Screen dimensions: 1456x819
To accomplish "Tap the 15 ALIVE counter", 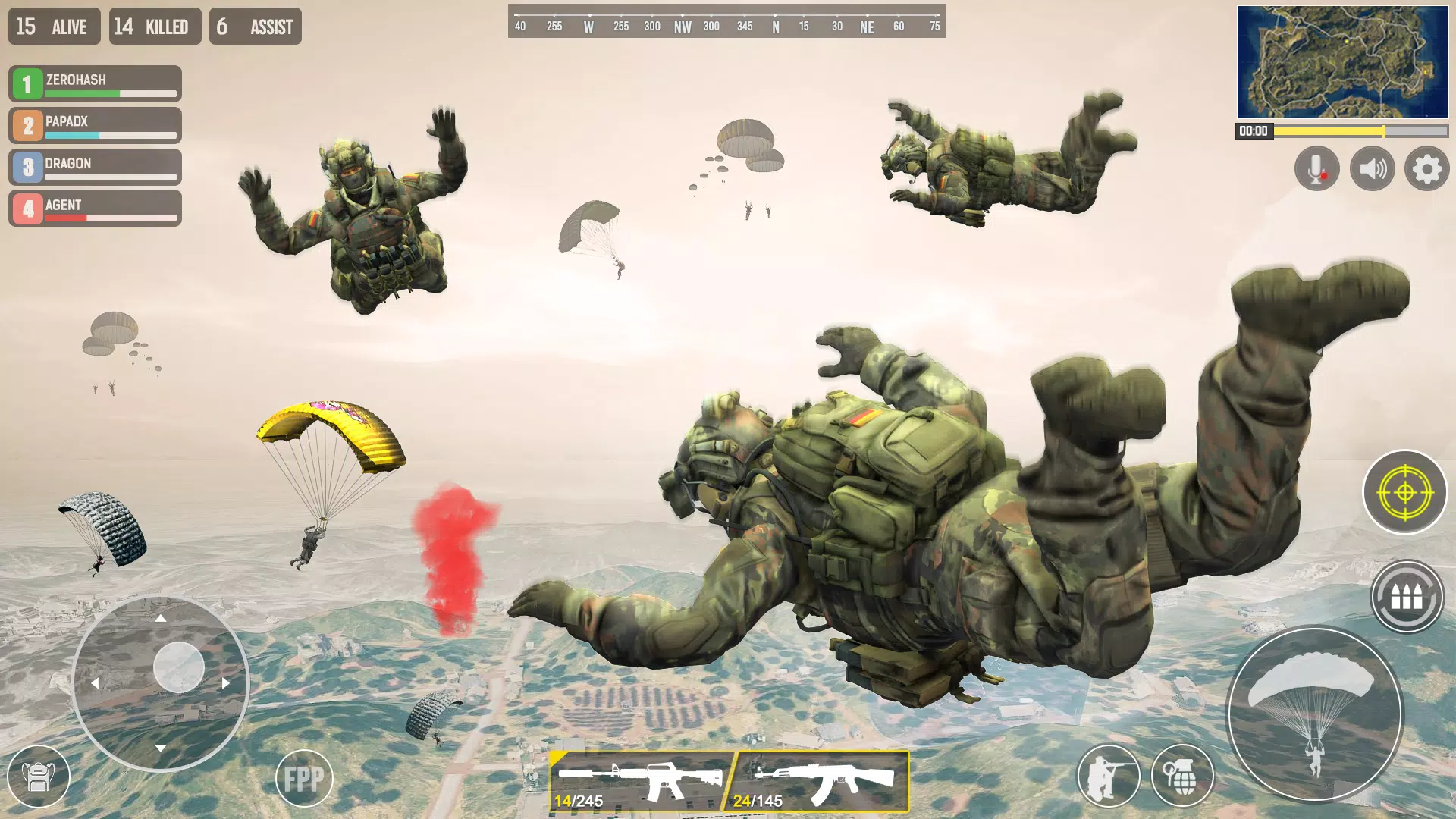I will pyautogui.click(x=53, y=27).
